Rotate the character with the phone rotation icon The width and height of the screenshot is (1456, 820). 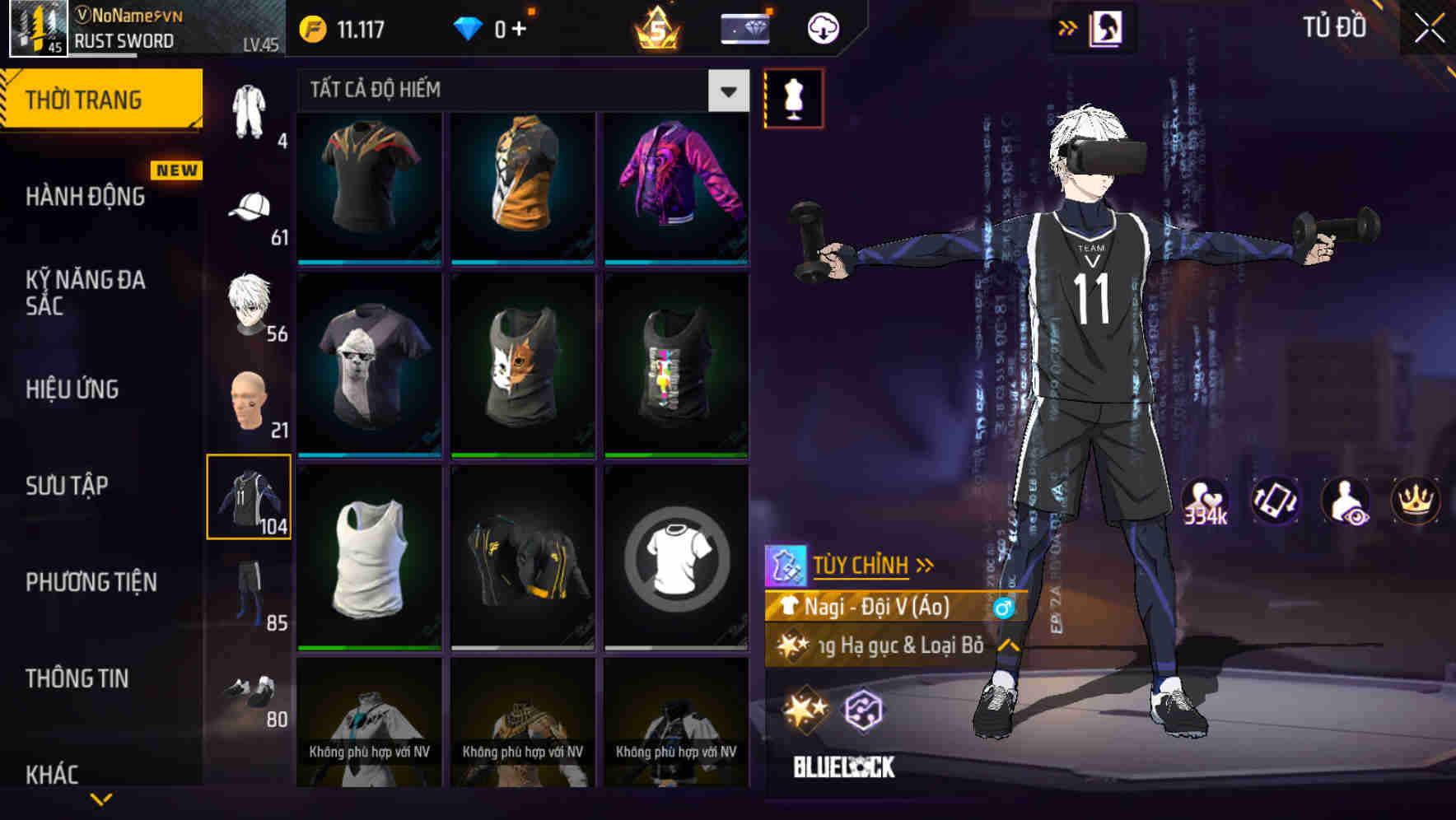(x=1277, y=501)
